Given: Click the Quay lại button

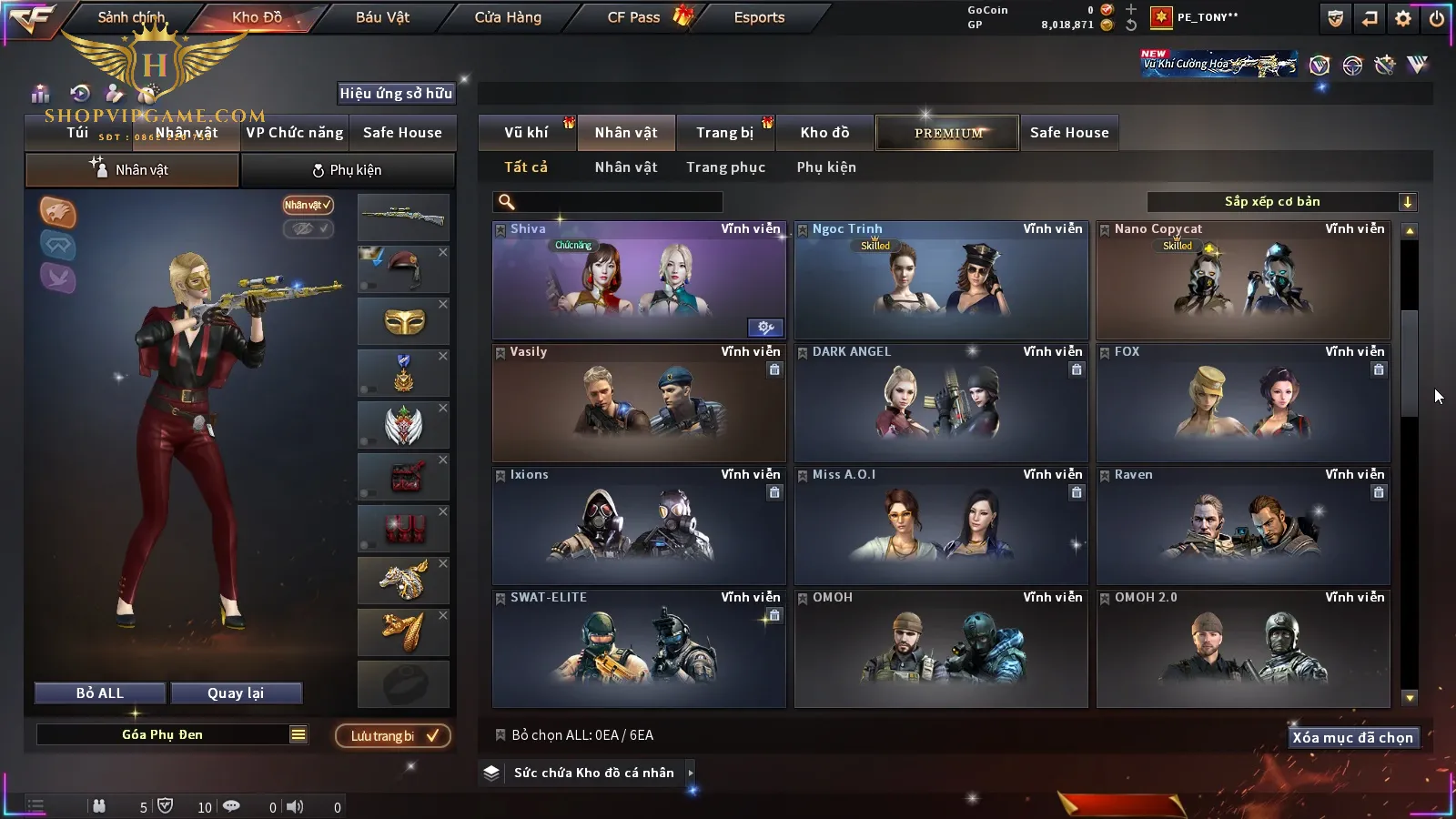Looking at the screenshot, I should (x=236, y=693).
